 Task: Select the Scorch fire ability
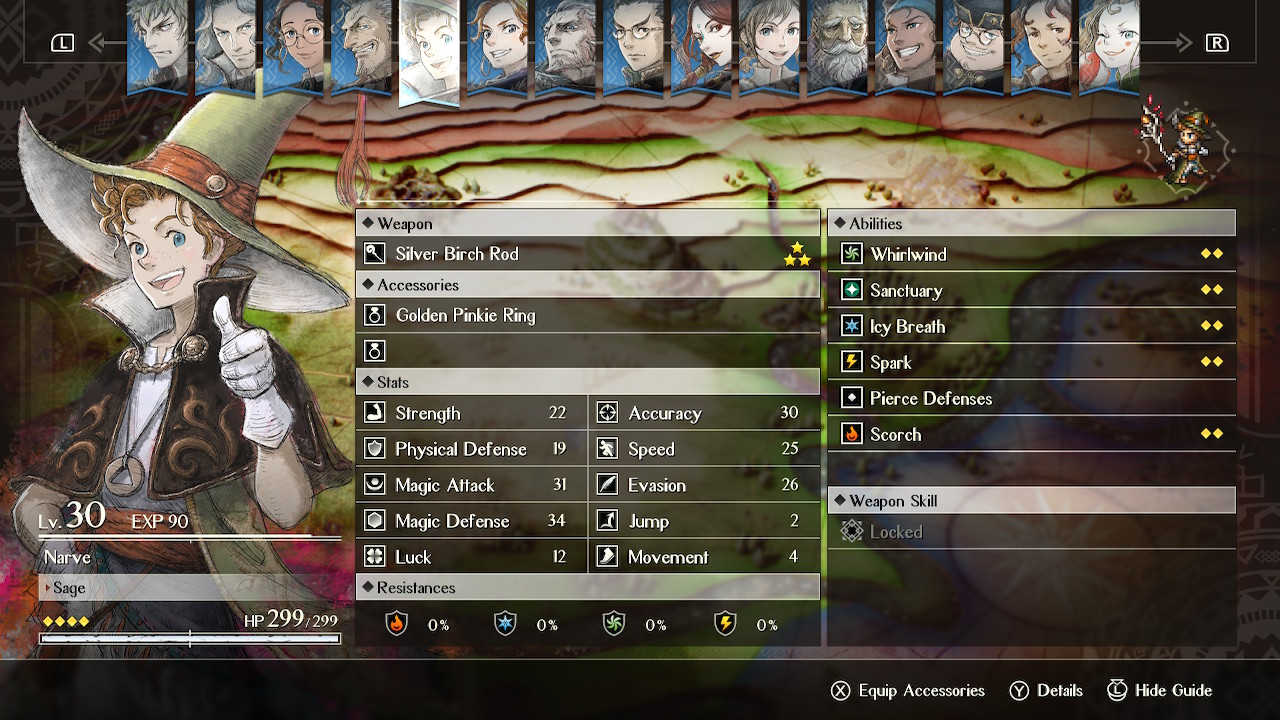click(x=1031, y=434)
